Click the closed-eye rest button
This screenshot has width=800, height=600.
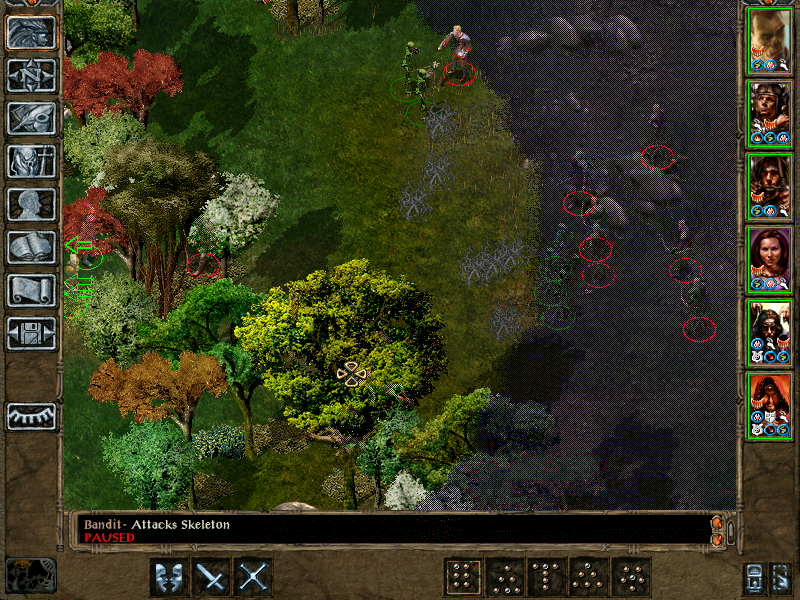[31, 416]
